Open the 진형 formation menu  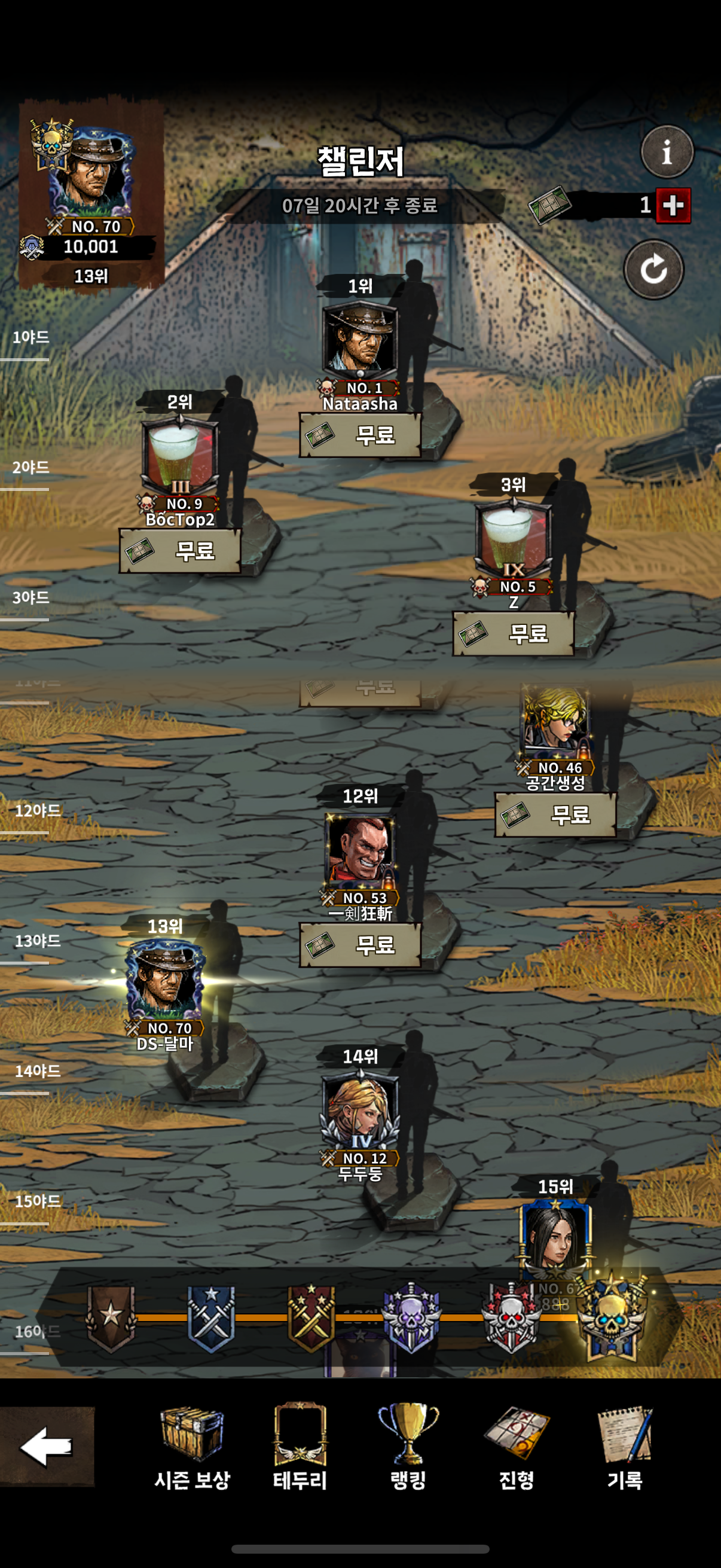click(x=517, y=1446)
